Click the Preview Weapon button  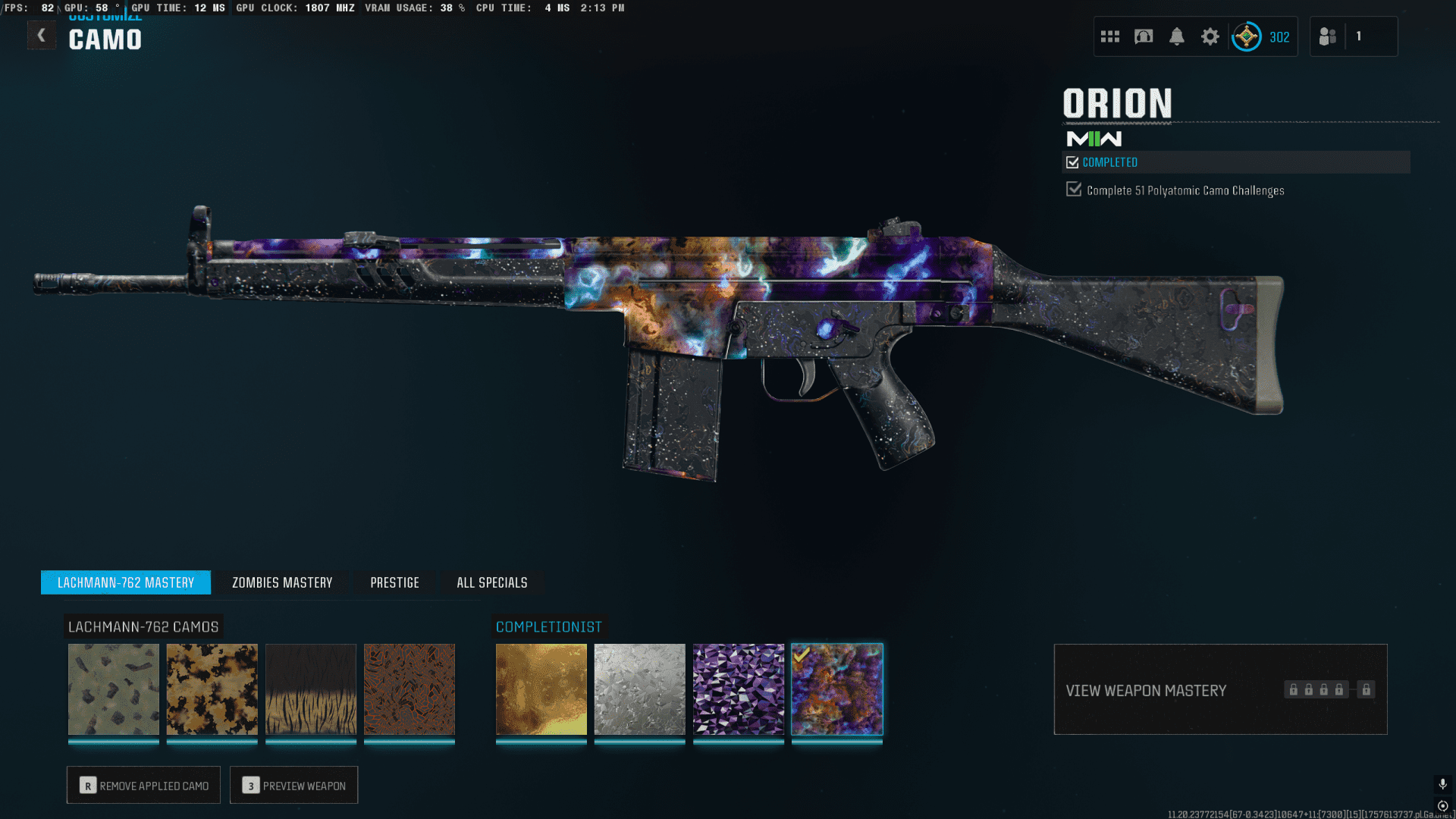pos(293,785)
